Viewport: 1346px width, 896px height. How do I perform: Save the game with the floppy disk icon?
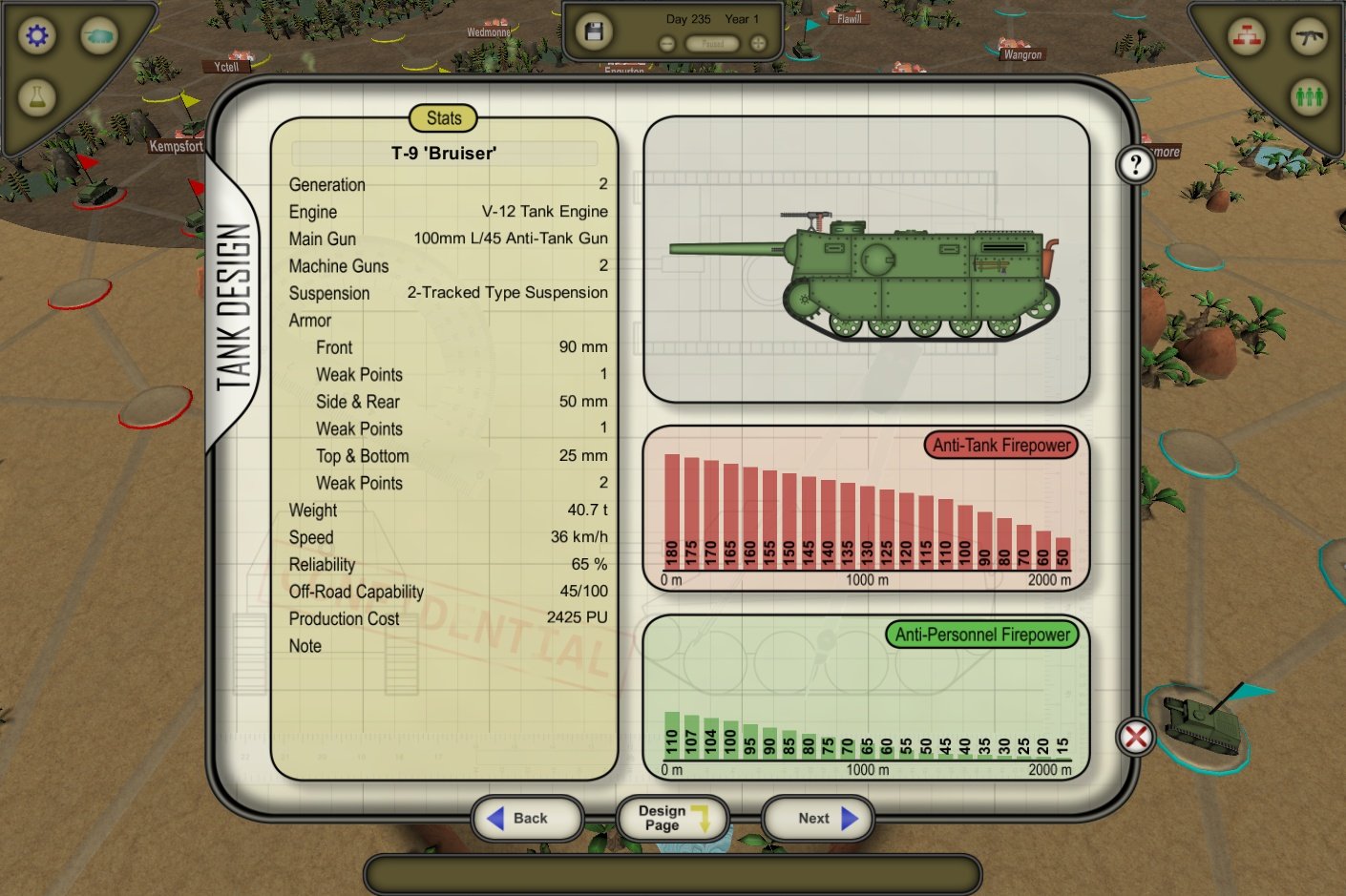pos(593,30)
